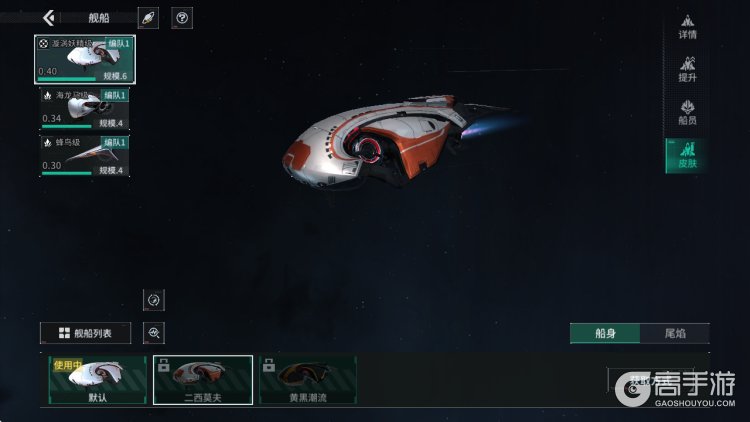Choose the 蜂鸟级 ship card
This screenshot has height=422, width=750.
click(x=84, y=156)
